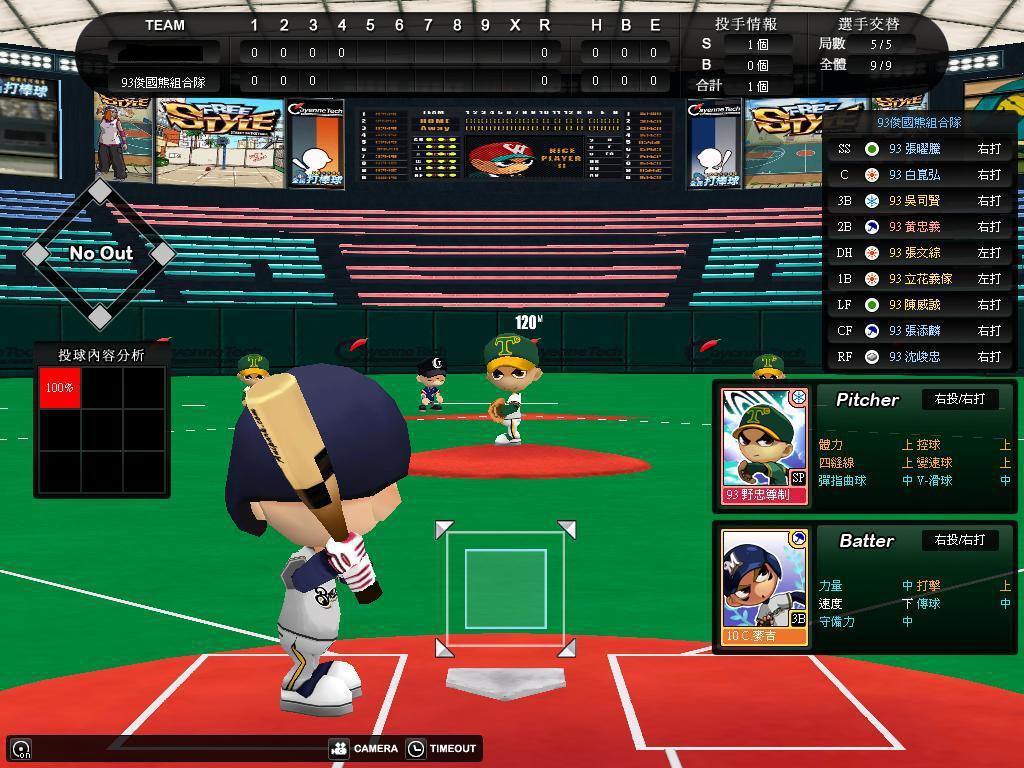Viewport: 1024px width, 768px height.
Task: Select the LF player row in lineup
Action: pyautogui.click(x=920, y=304)
